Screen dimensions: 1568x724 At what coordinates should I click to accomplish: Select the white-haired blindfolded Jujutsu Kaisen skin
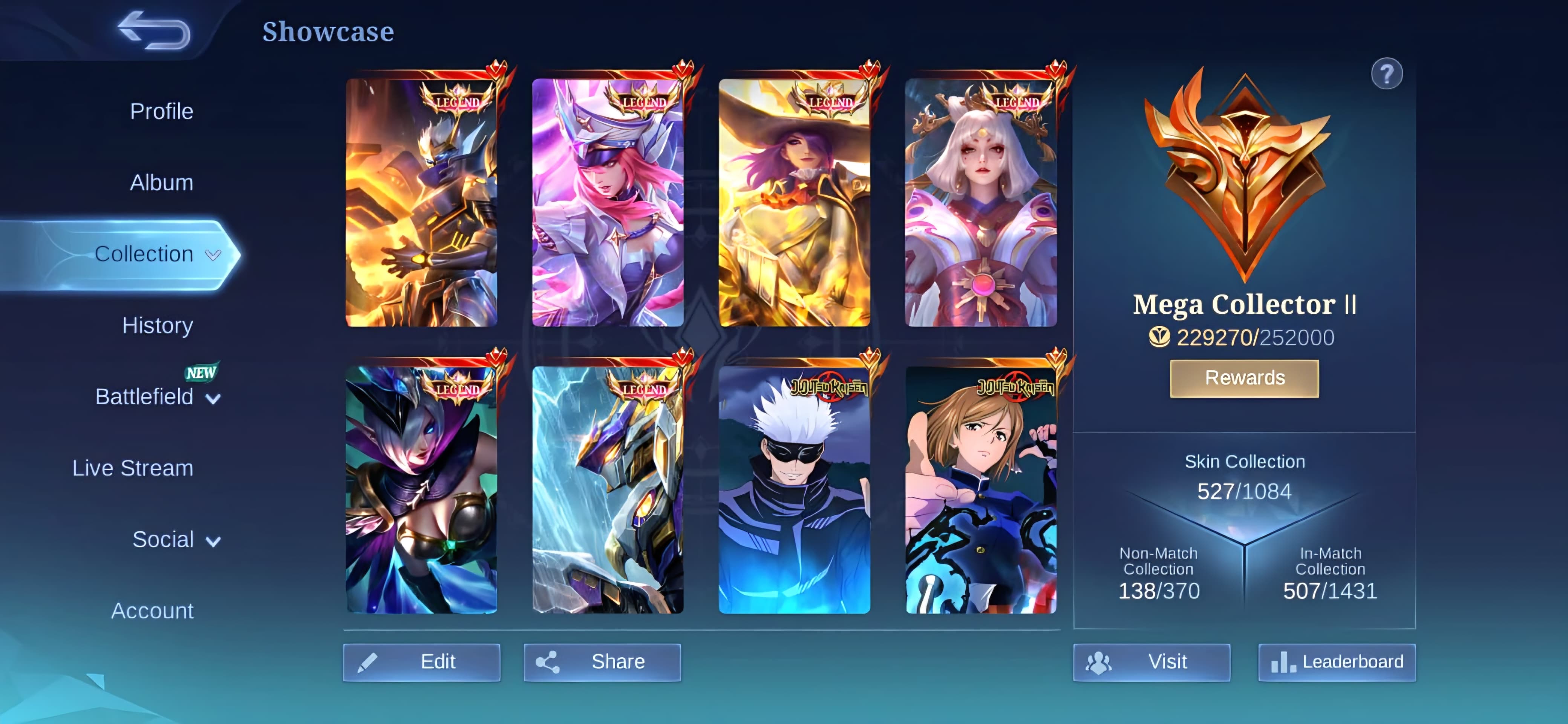coord(794,490)
